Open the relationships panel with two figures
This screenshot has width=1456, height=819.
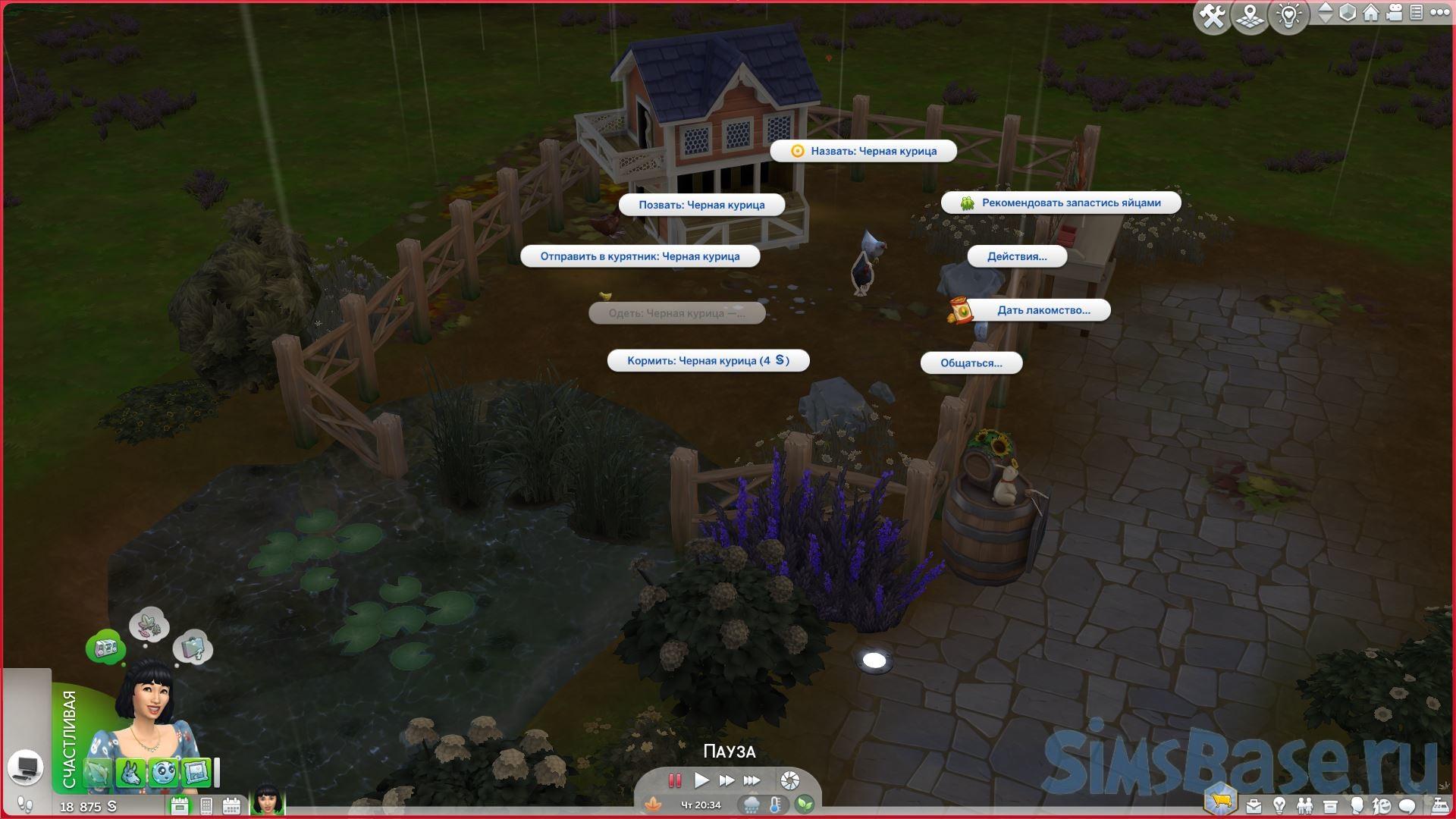click(x=1304, y=805)
